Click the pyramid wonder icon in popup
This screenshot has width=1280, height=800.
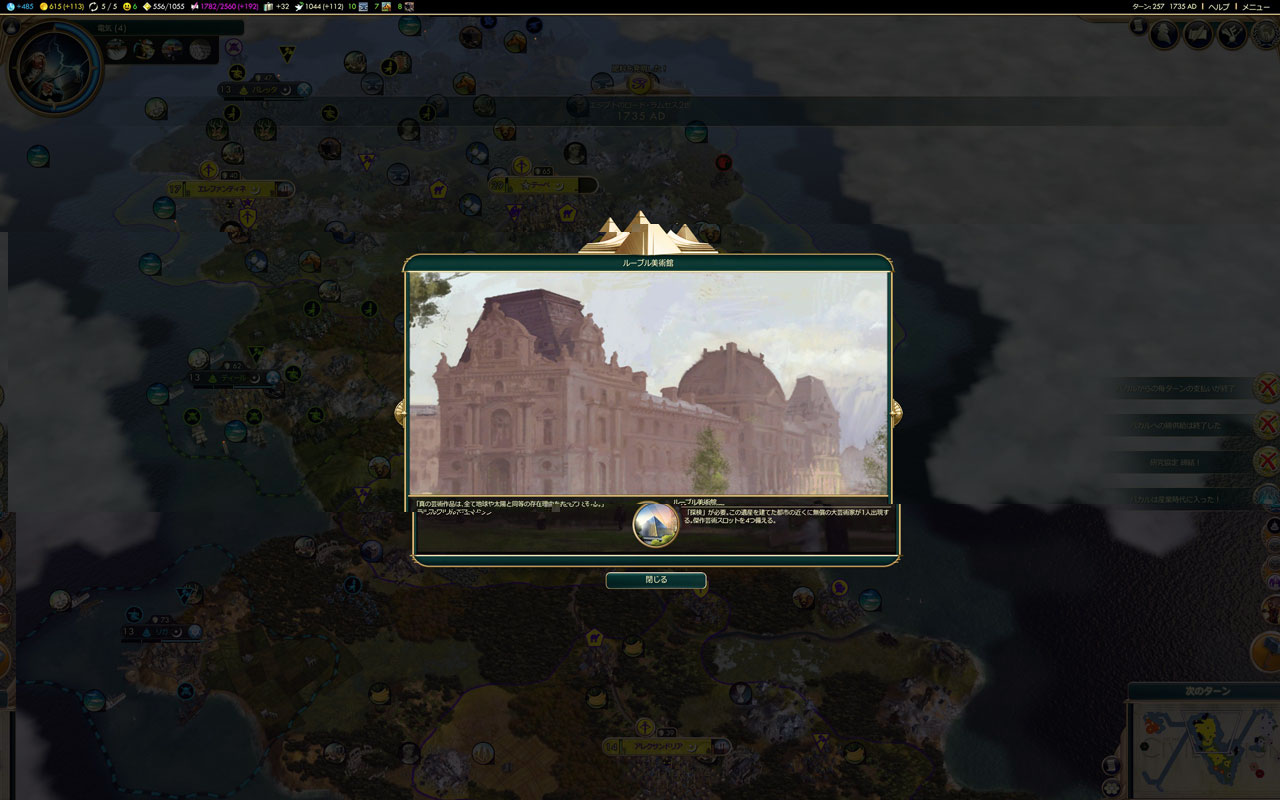[656, 525]
